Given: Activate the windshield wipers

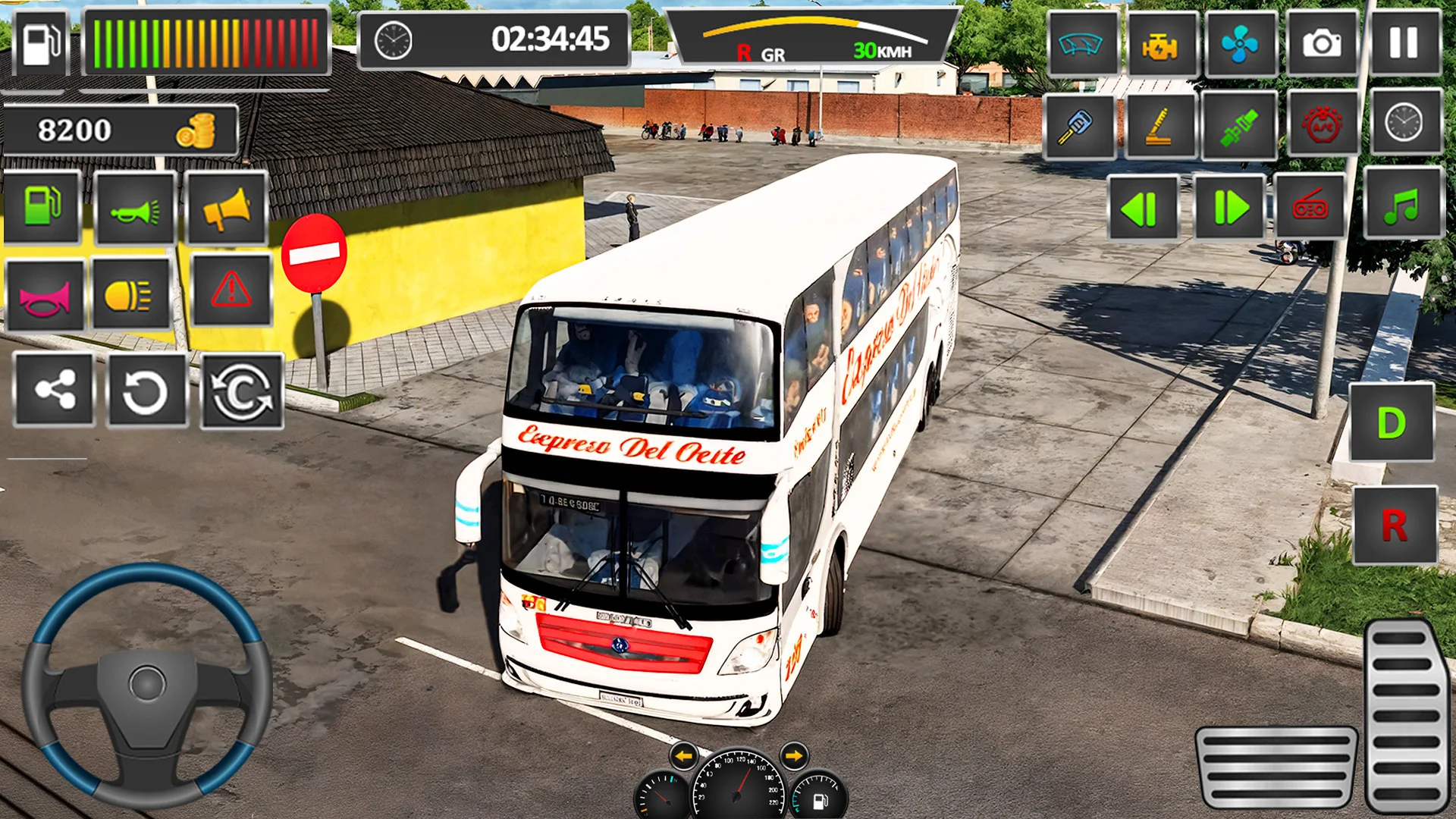Looking at the screenshot, I should (1081, 45).
